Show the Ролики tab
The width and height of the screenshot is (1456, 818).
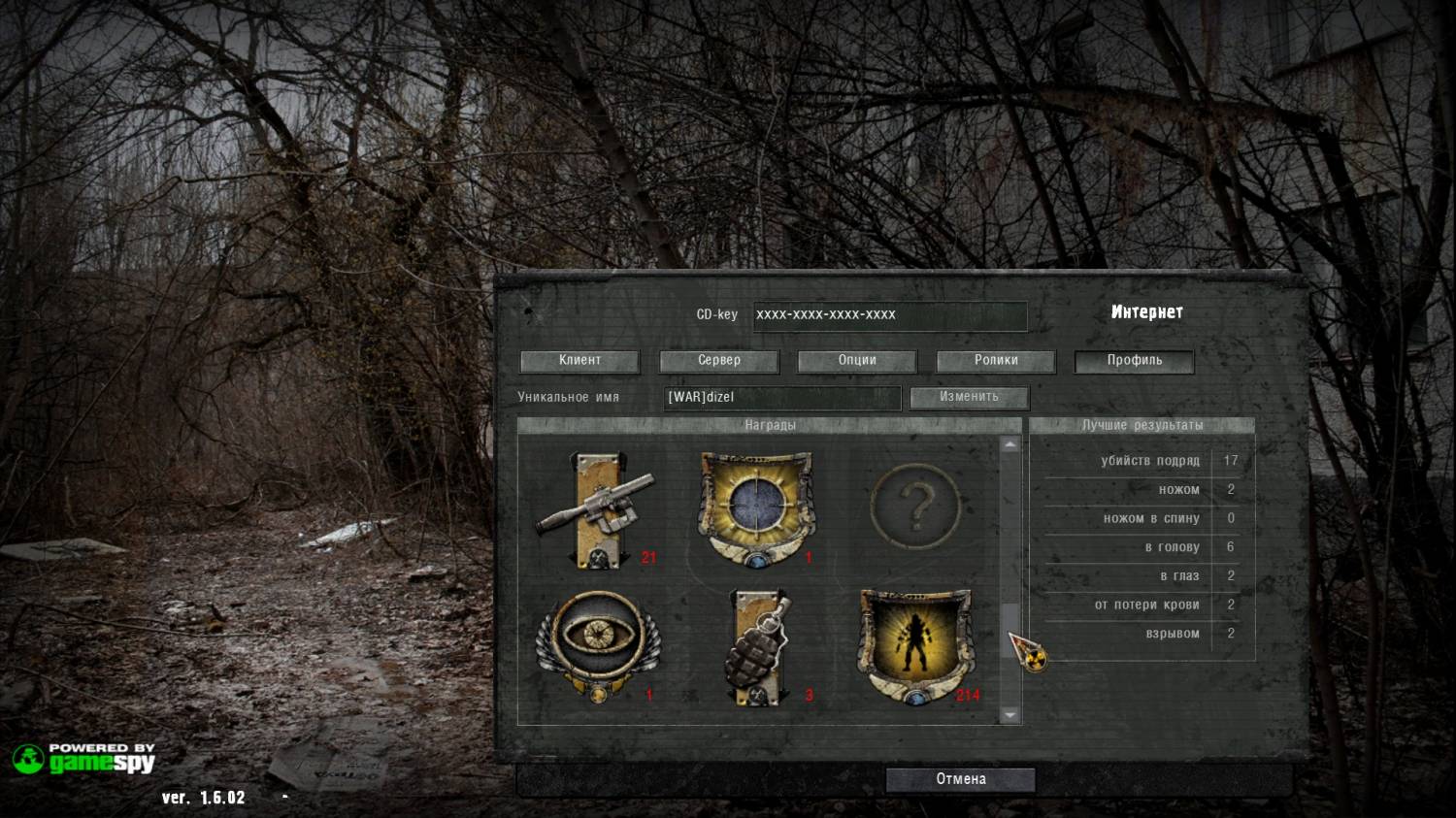coord(996,361)
